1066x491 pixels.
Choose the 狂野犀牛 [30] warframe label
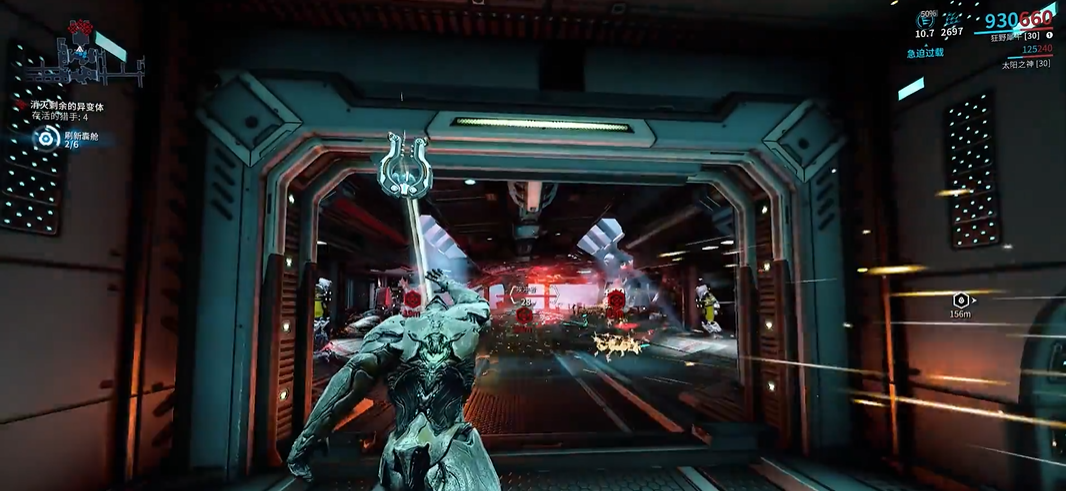(1020, 37)
